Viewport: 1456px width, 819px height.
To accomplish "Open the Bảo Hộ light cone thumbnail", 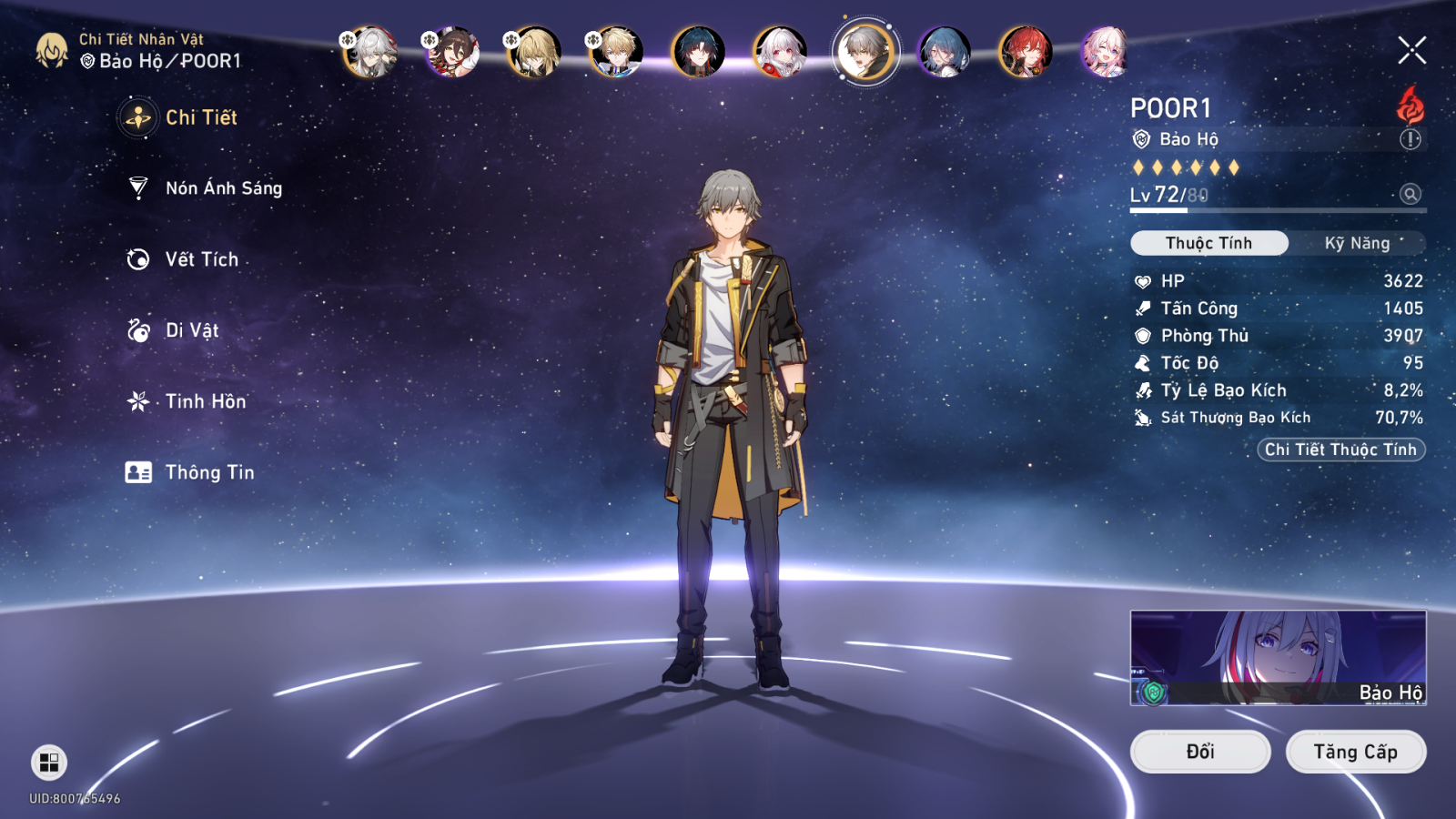I will tap(1278, 657).
